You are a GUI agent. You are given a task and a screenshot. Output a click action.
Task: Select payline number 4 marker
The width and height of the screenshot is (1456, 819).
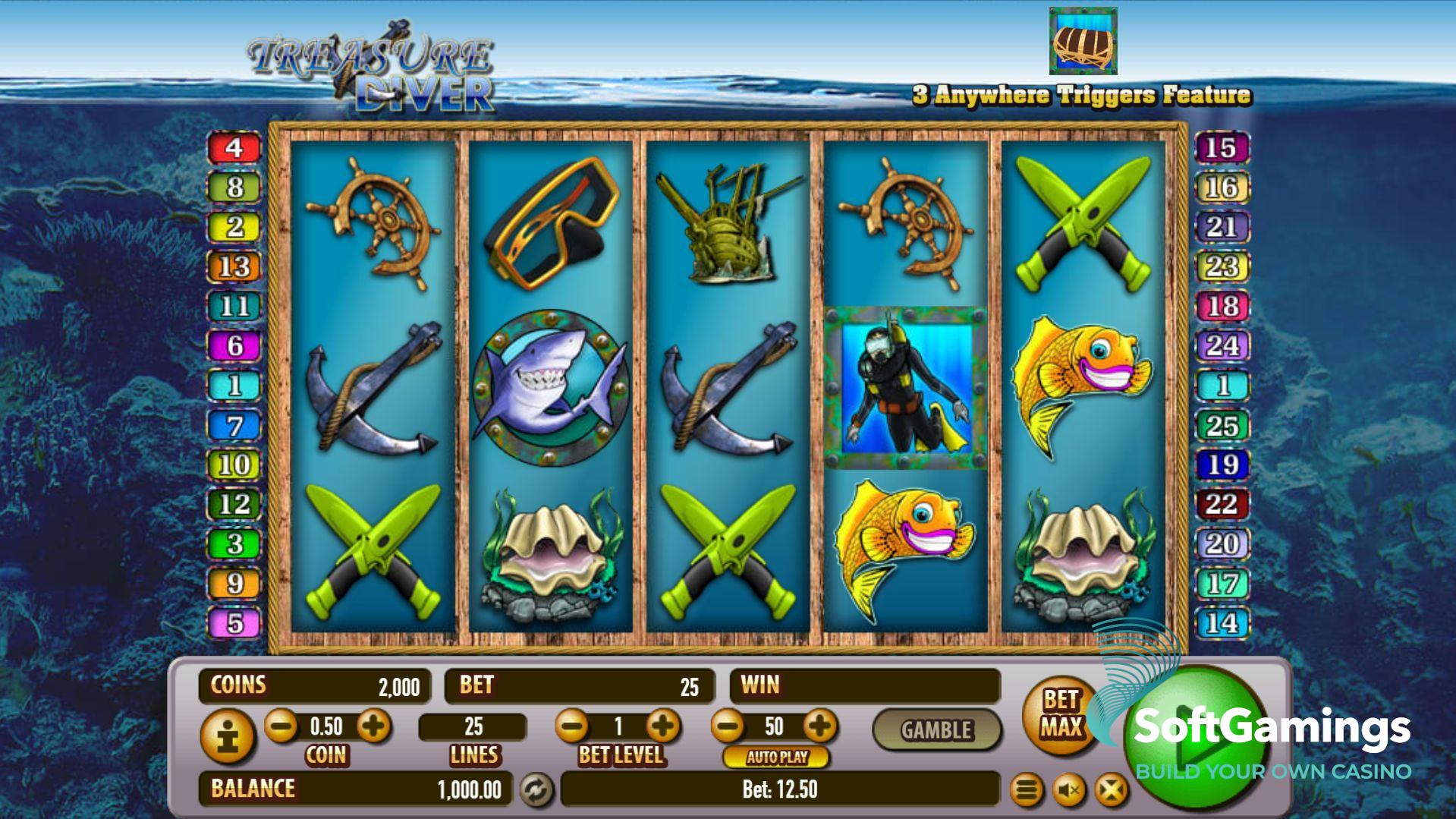click(234, 147)
